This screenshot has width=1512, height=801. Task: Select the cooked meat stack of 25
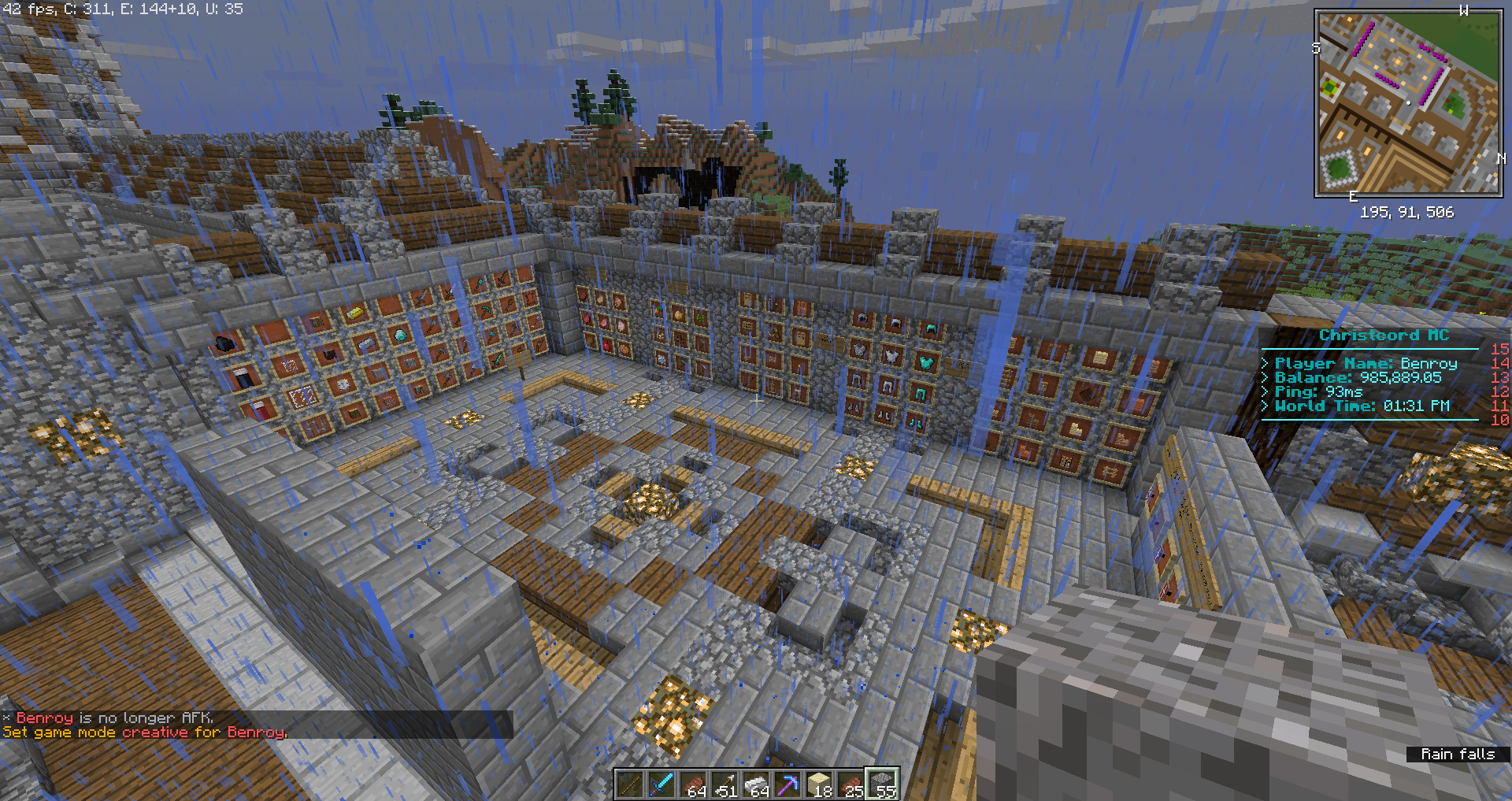850,784
